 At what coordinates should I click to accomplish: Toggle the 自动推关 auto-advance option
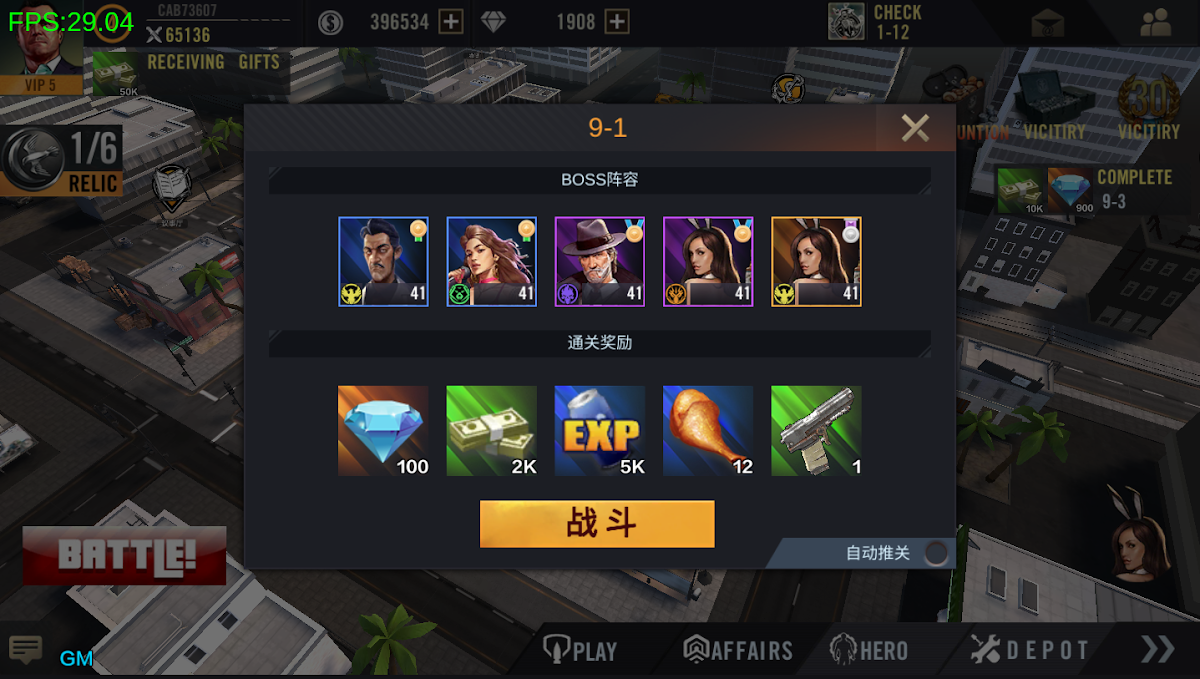936,553
